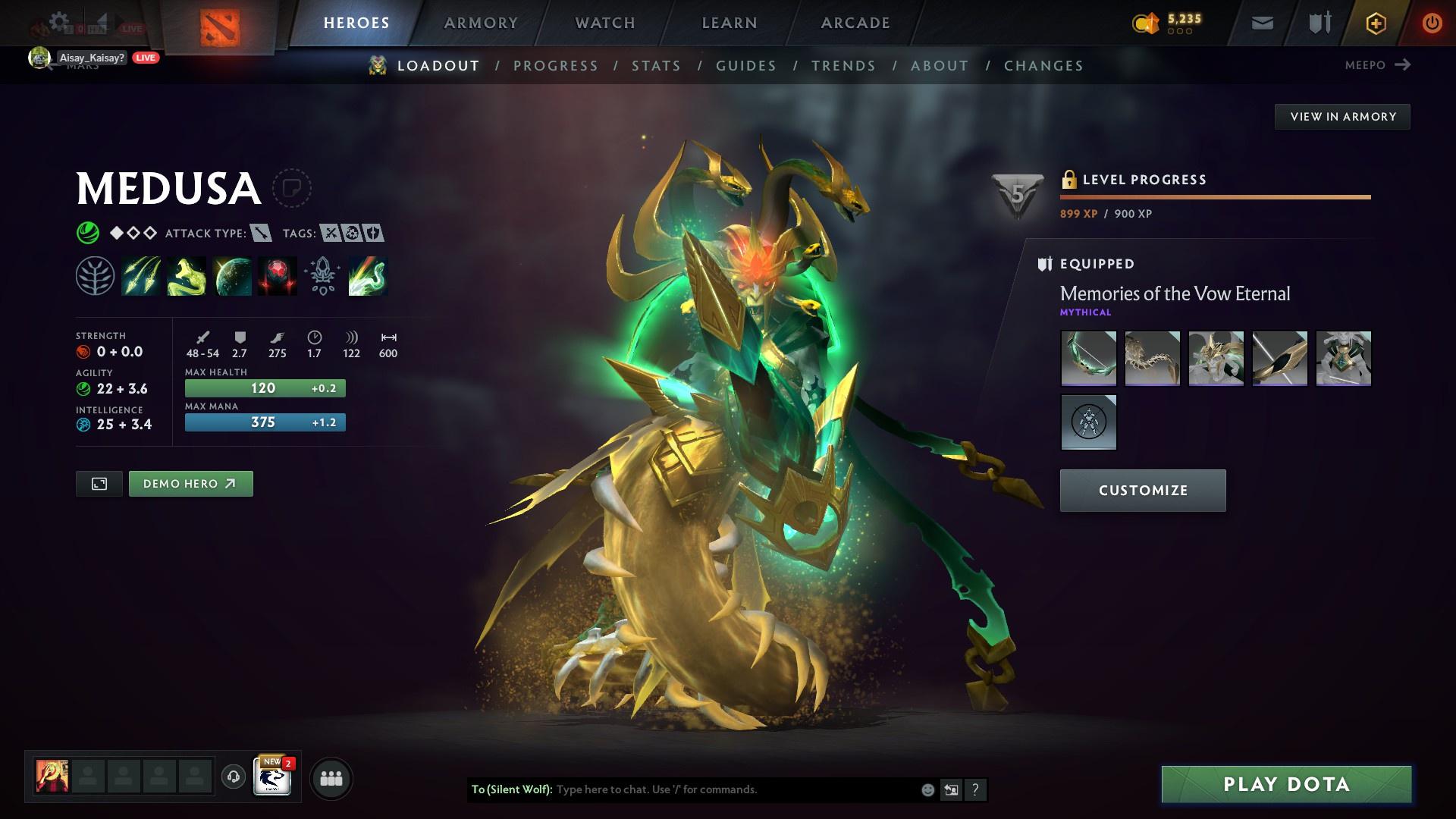
Task: Click the ranged attack type icon
Action: click(262, 234)
